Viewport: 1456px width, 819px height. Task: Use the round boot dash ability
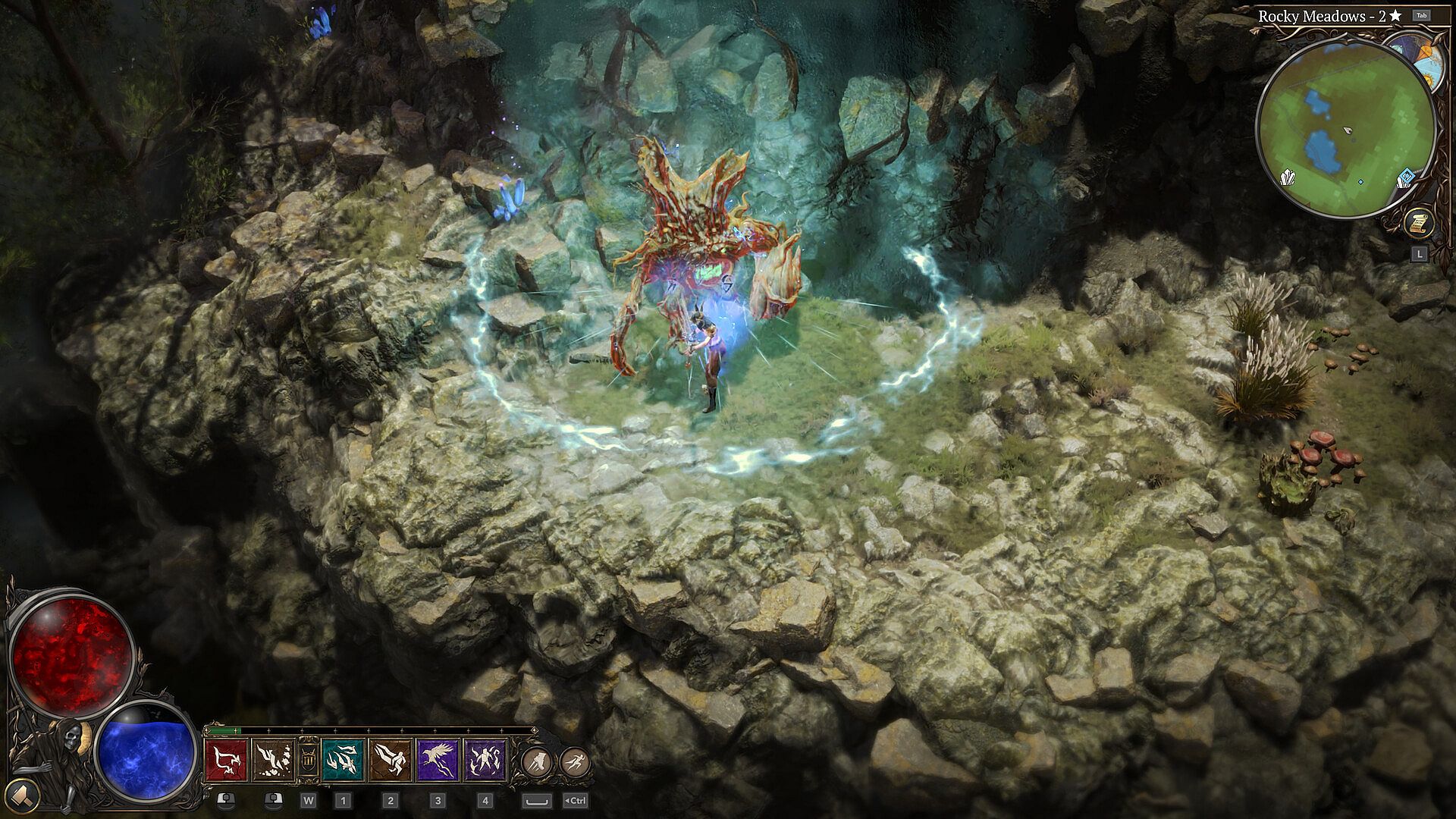click(536, 761)
